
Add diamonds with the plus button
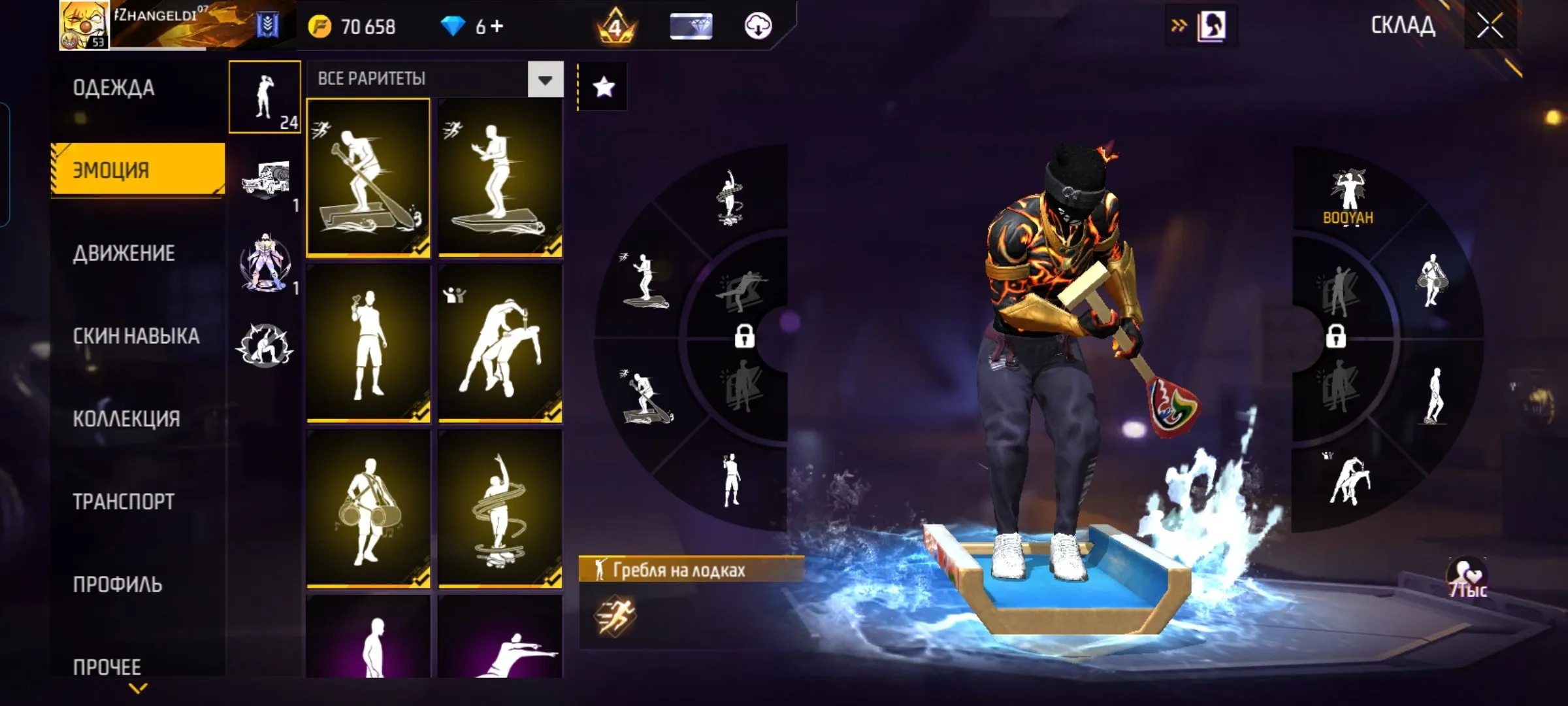point(497,26)
